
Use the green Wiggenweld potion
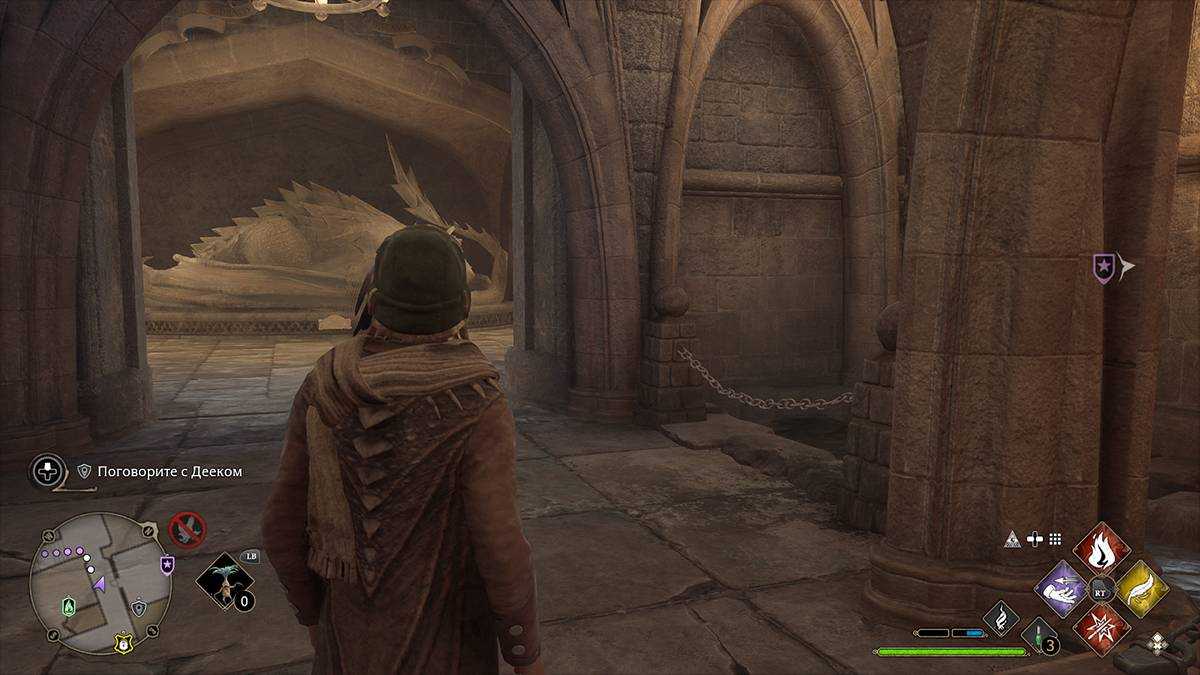click(1037, 635)
